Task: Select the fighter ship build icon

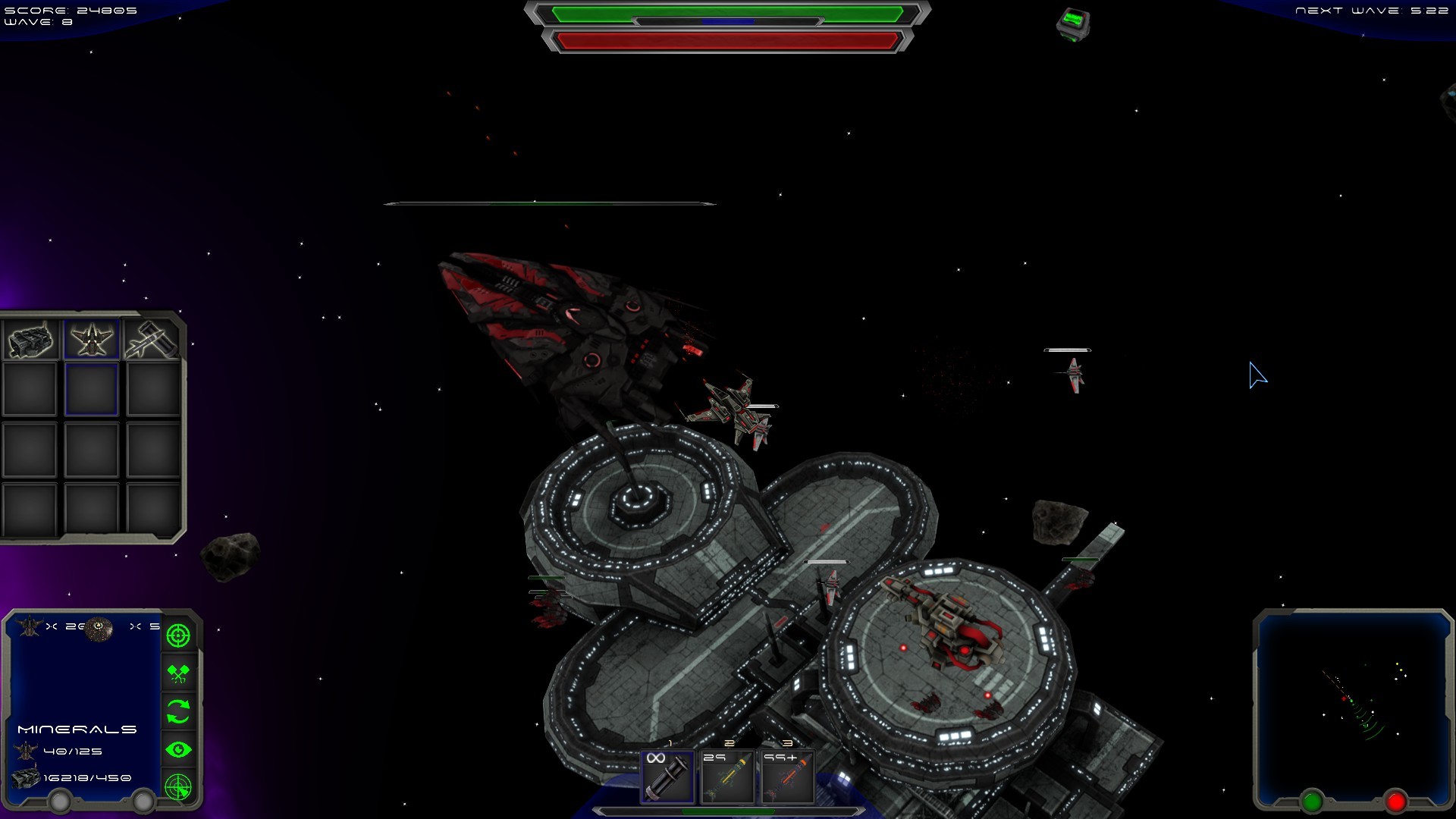Action: [x=90, y=339]
